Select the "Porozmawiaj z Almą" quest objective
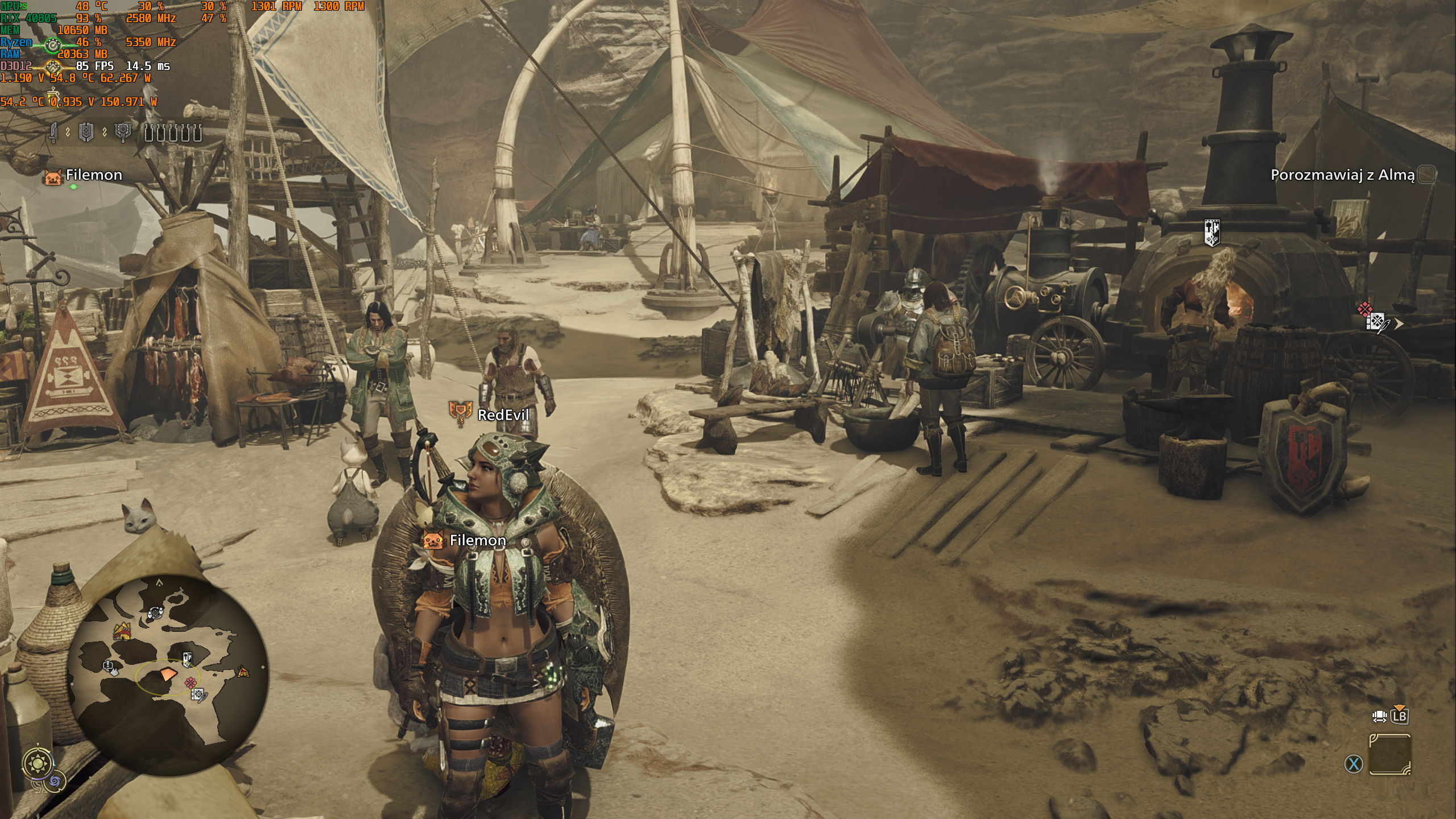Viewport: 1456px width, 819px height. pos(1342,175)
